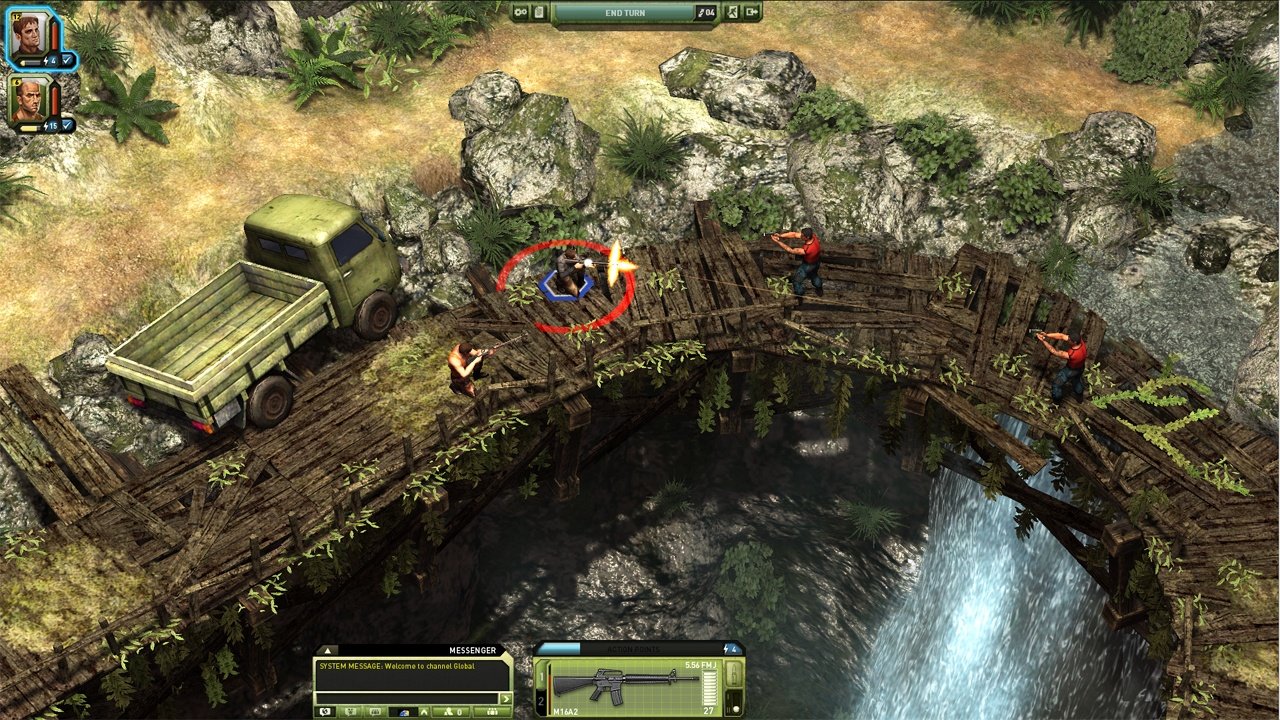
Task: Click the turn counter showing 04
Action: tap(706, 13)
